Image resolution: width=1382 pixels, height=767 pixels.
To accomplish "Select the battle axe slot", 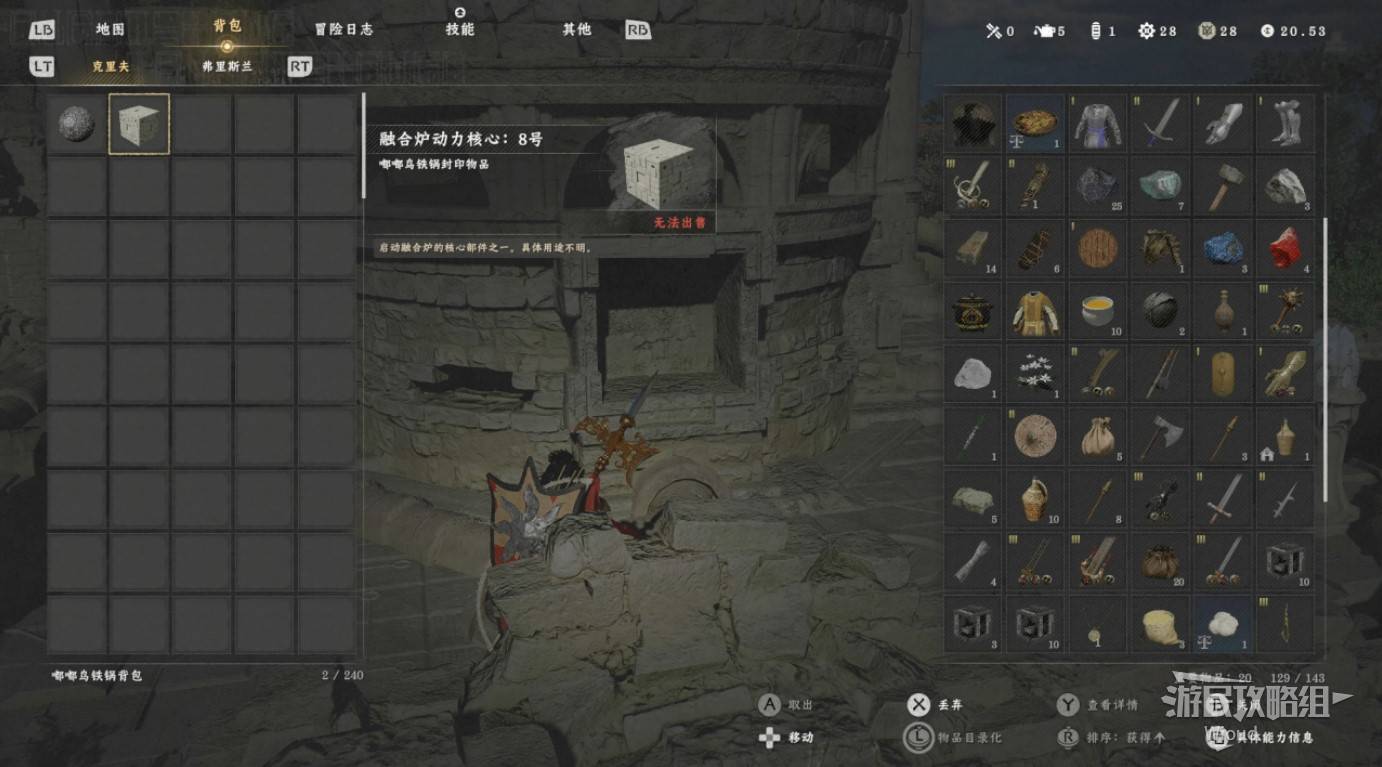I will 1160,436.
